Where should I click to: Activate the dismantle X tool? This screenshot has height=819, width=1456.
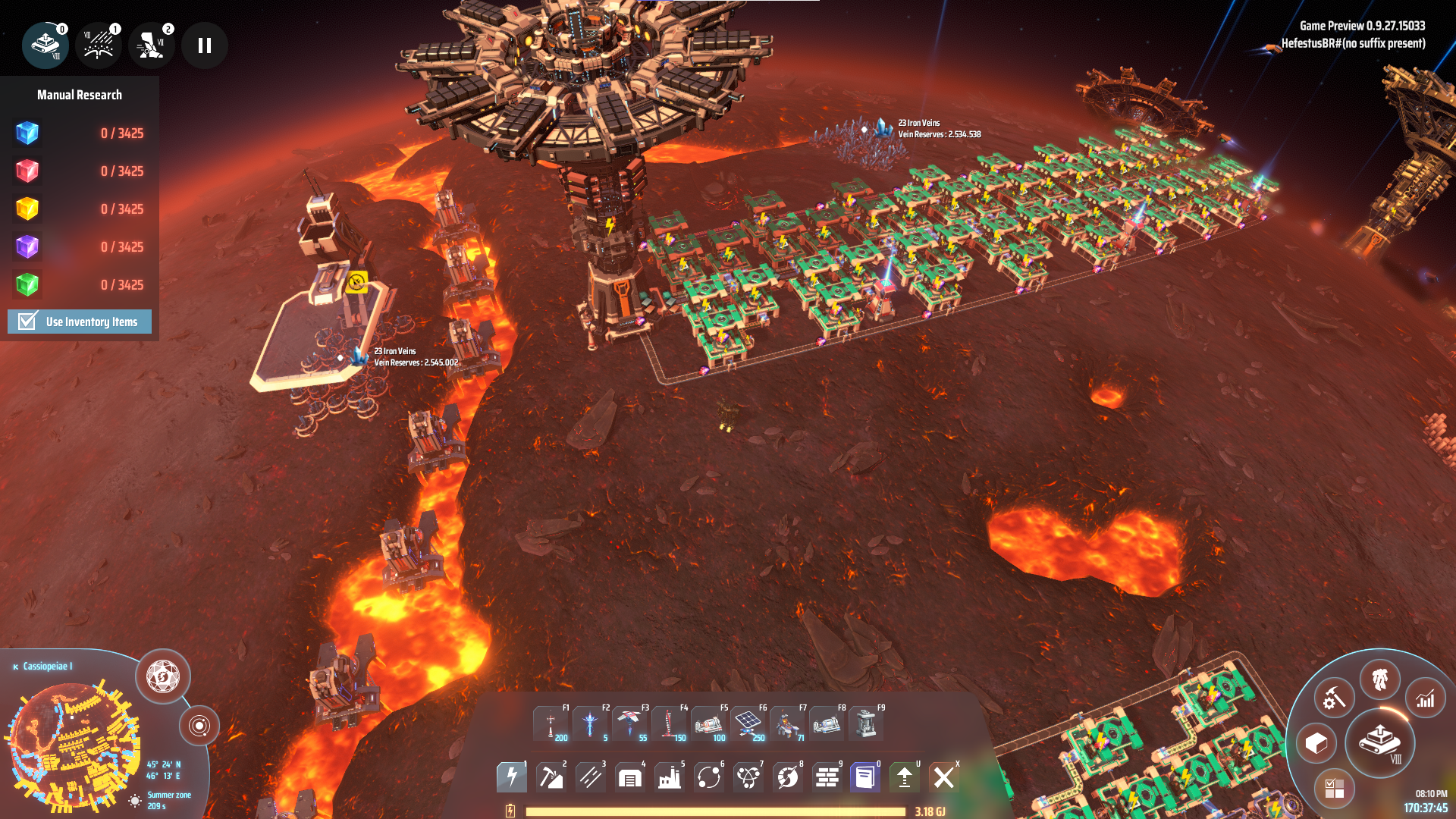pyautogui.click(x=944, y=777)
